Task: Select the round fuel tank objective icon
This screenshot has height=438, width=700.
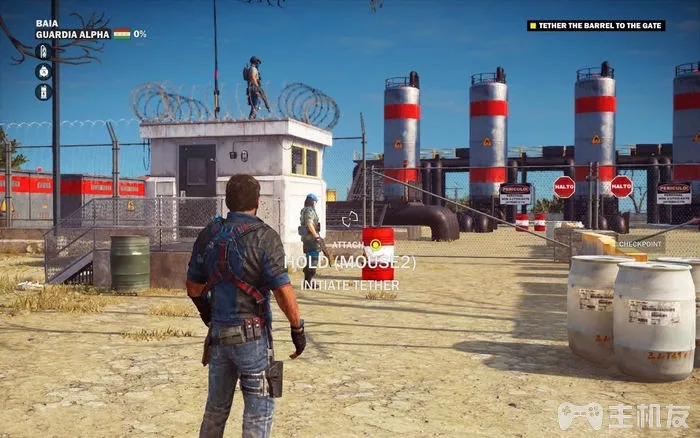Action: point(43,71)
